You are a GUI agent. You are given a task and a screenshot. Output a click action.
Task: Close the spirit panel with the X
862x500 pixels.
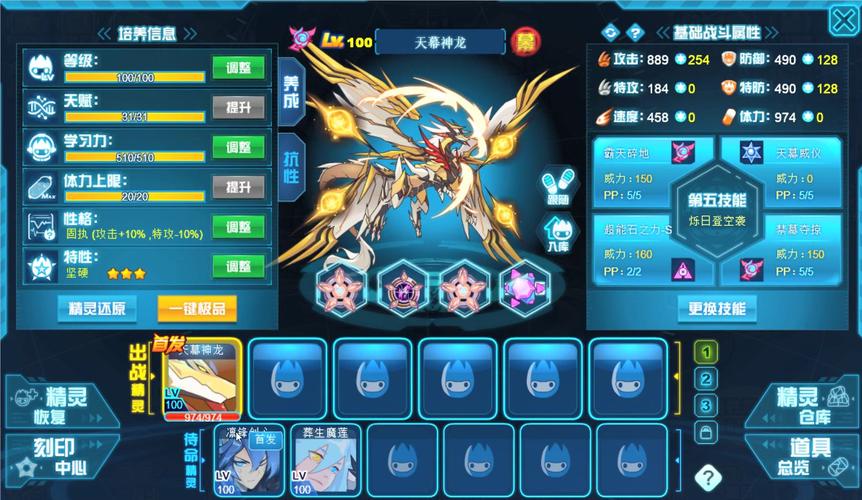click(843, 21)
